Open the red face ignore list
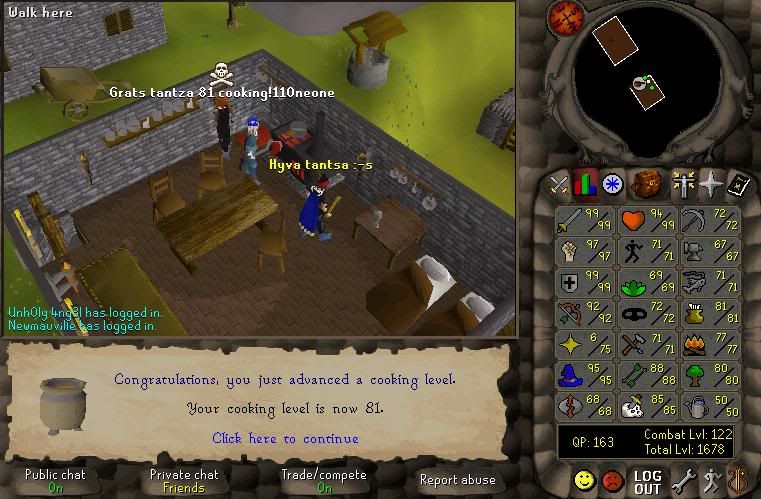This screenshot has width=761, height=499. tap(613, 481)
